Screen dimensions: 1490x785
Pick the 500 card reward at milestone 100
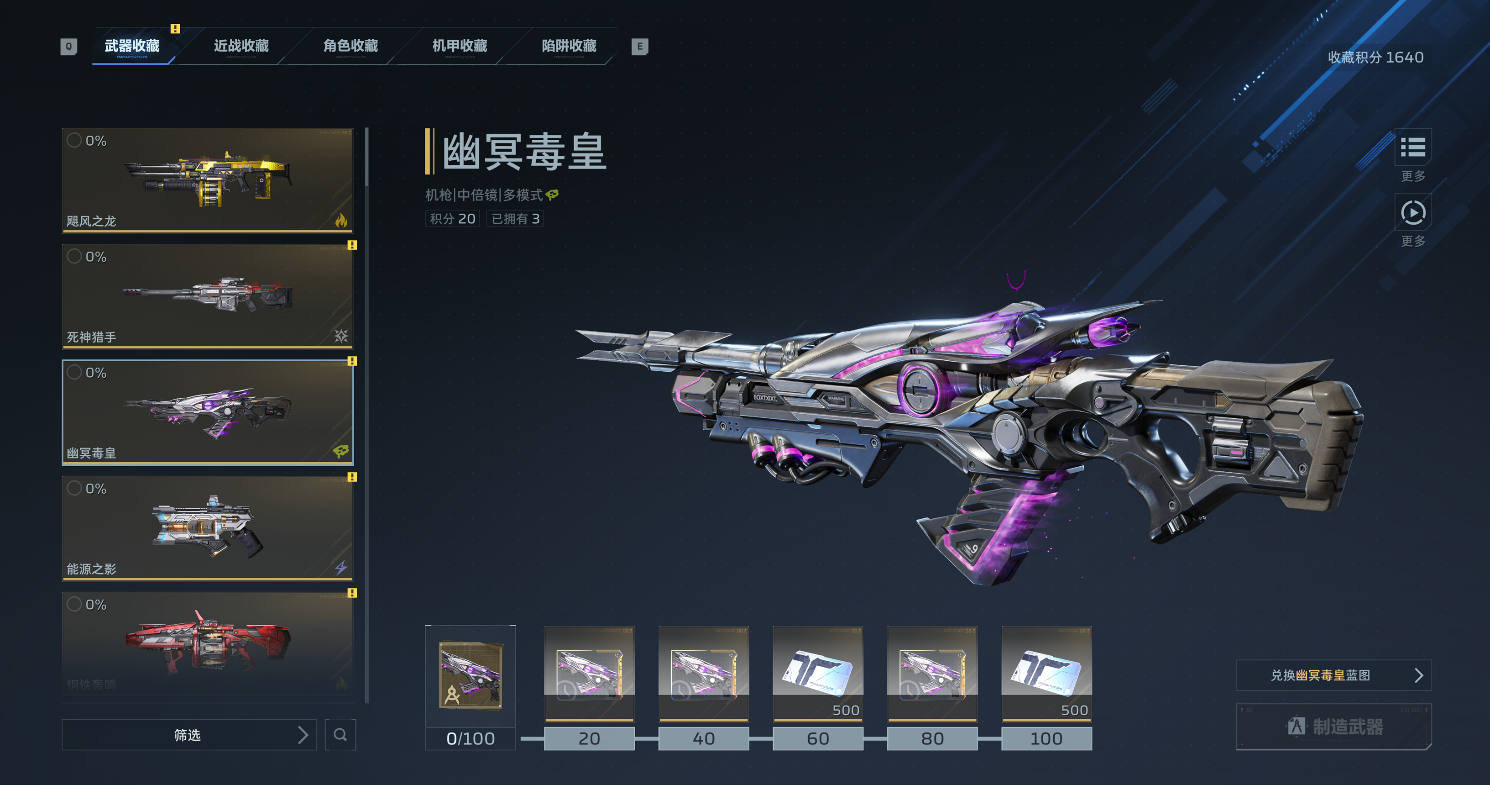(x=1047, y=673)
